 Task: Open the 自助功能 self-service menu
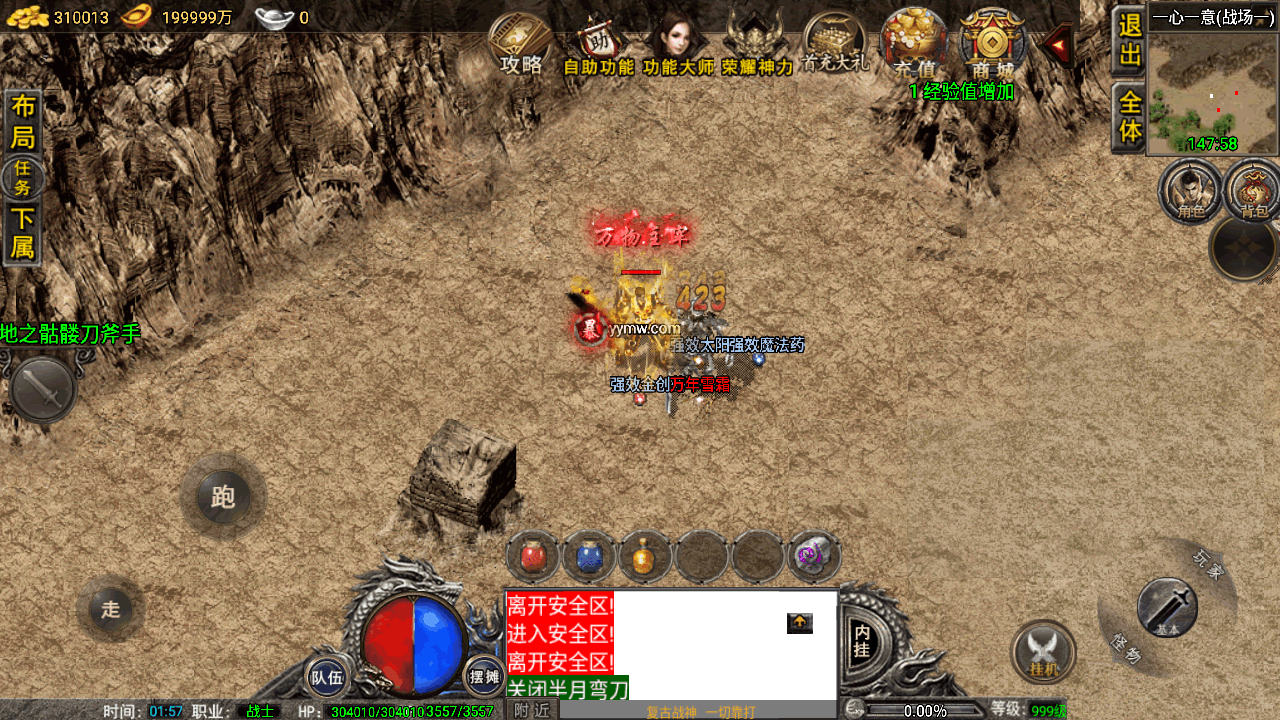point(598,46)
